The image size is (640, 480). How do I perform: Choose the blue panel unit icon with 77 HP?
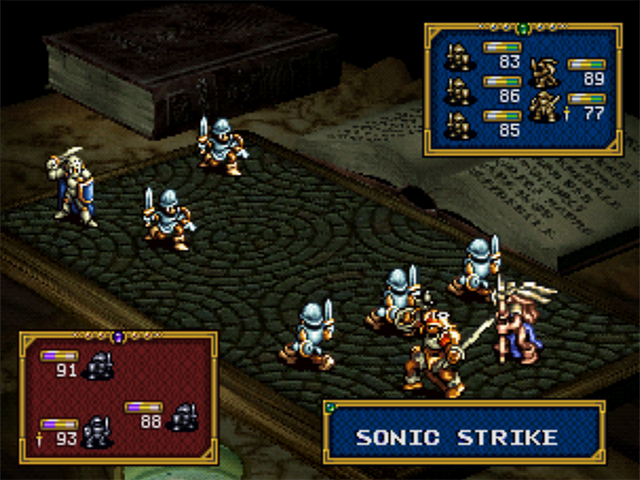pos(545,106)
